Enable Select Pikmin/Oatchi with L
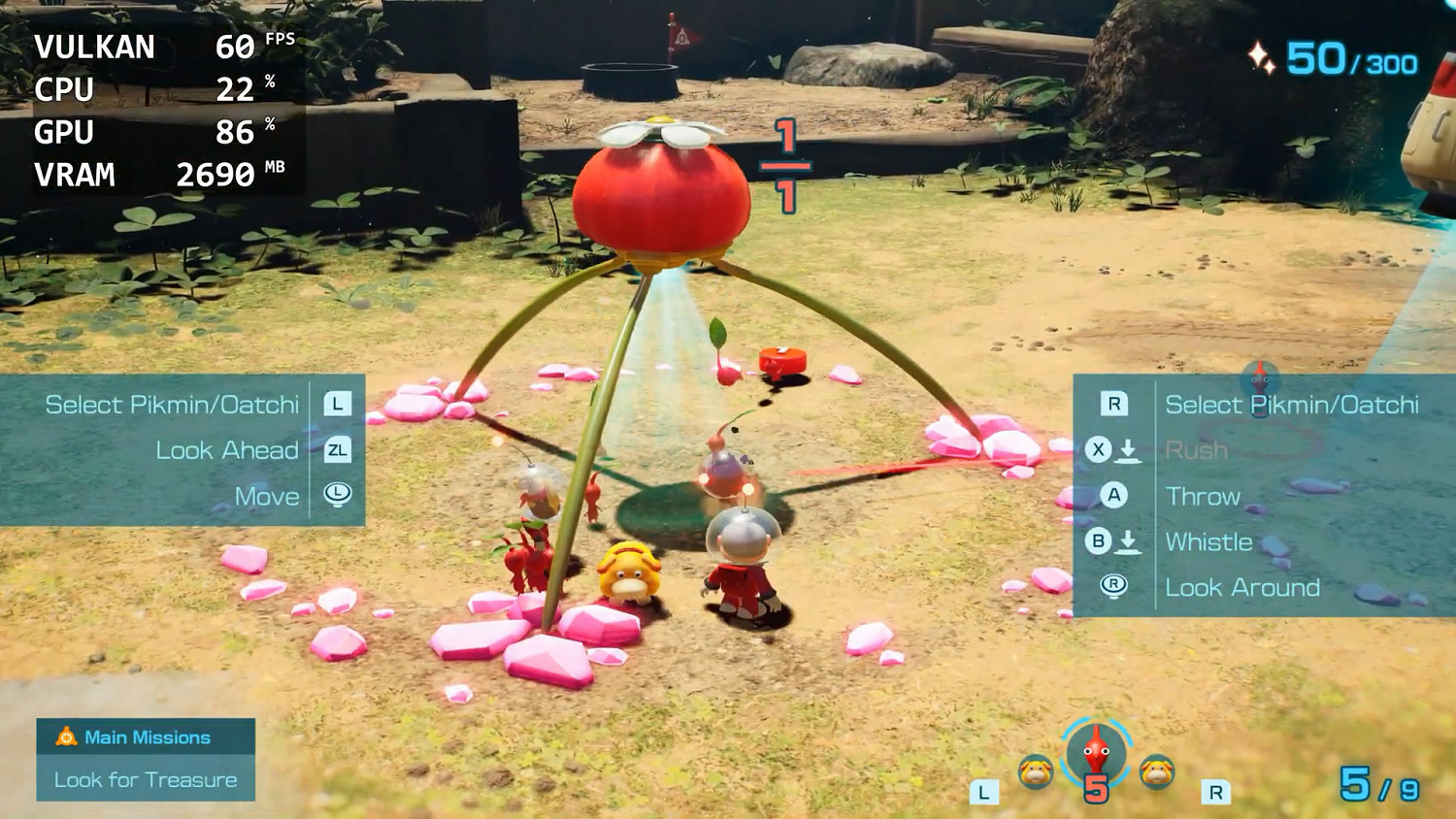Screen dimensions: 1456x819 [x=337, y=405]
